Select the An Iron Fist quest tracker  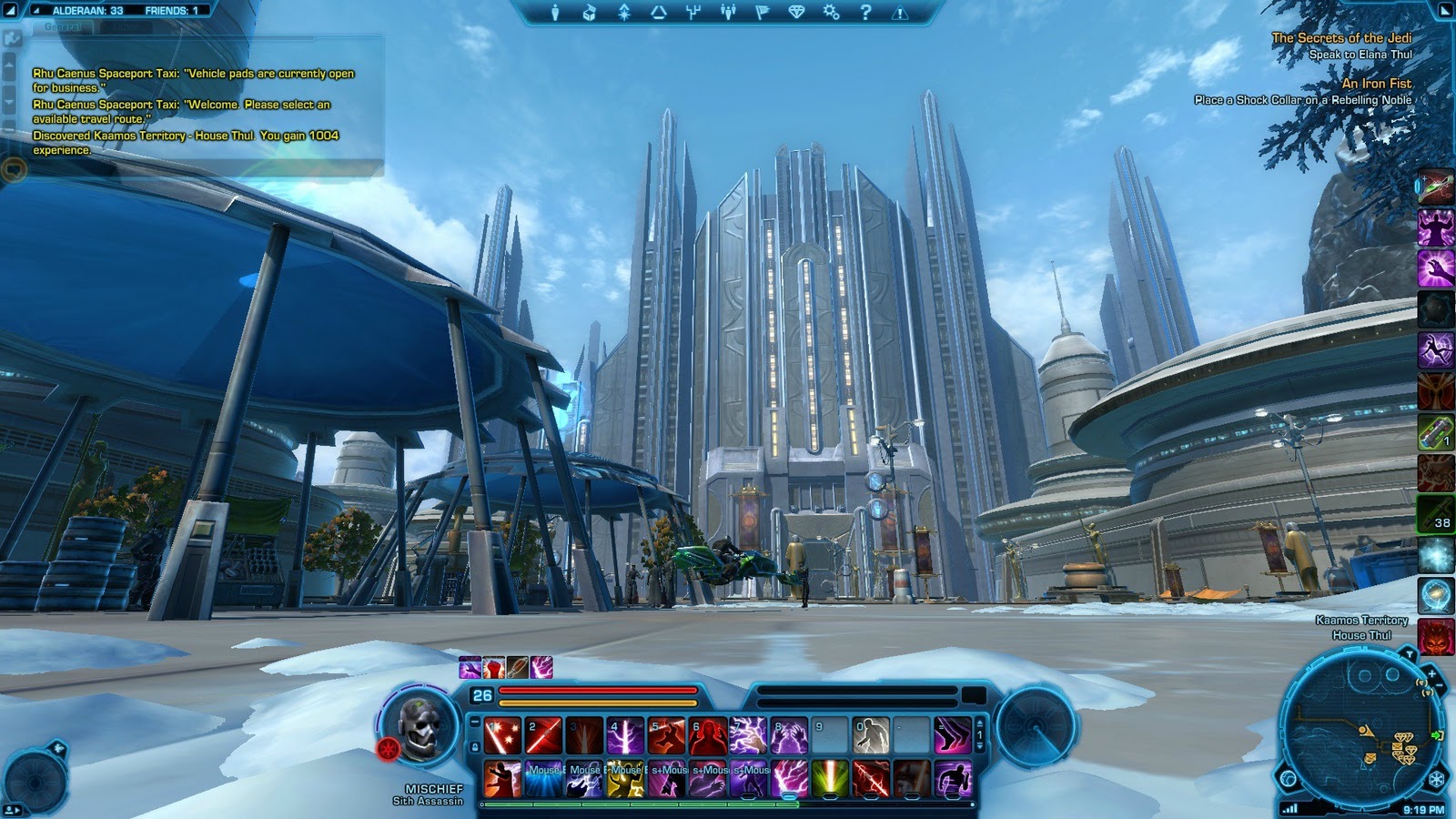[1376, 84]
